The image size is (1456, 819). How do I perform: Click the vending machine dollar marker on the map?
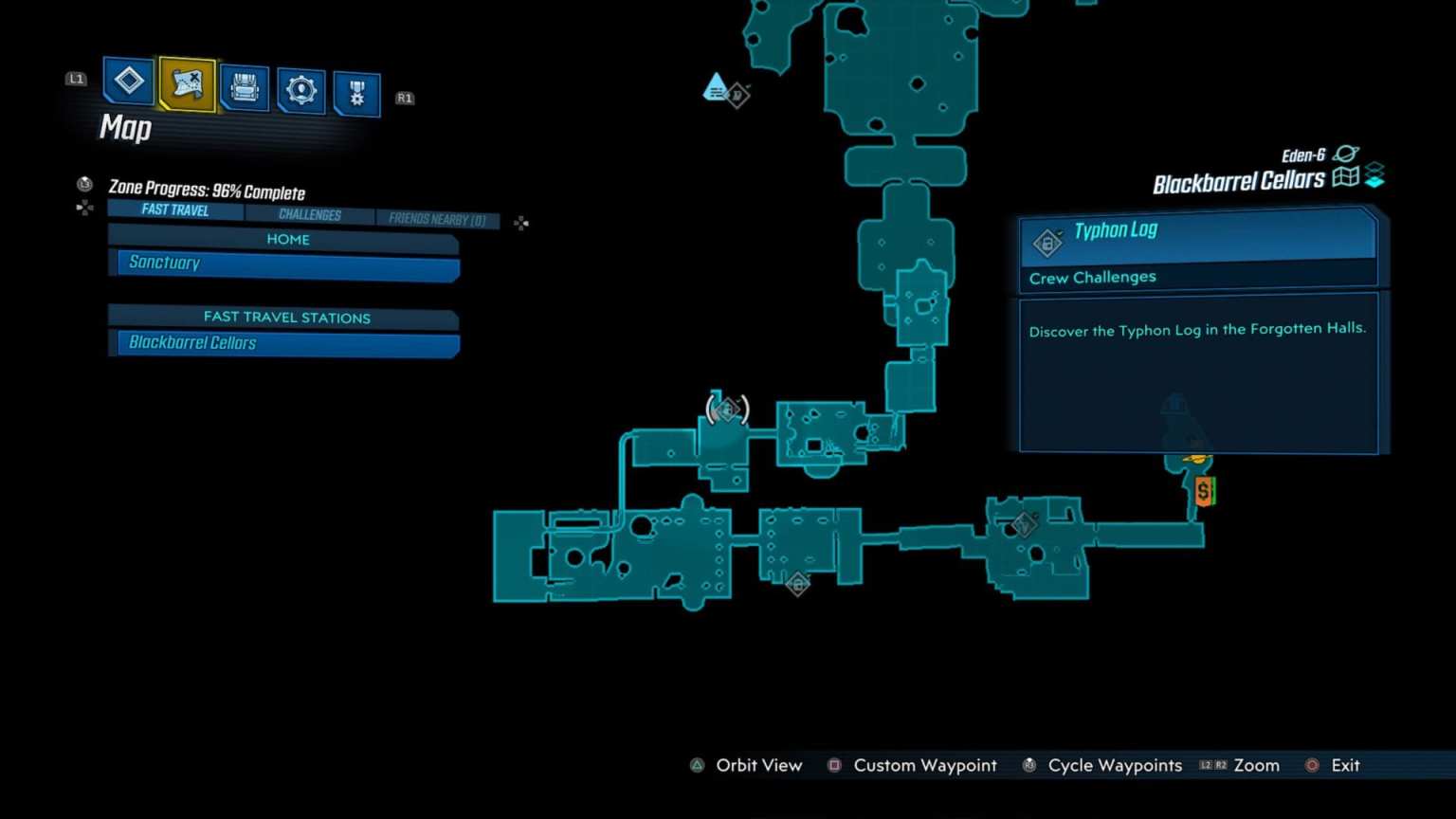coord(1204,491)
